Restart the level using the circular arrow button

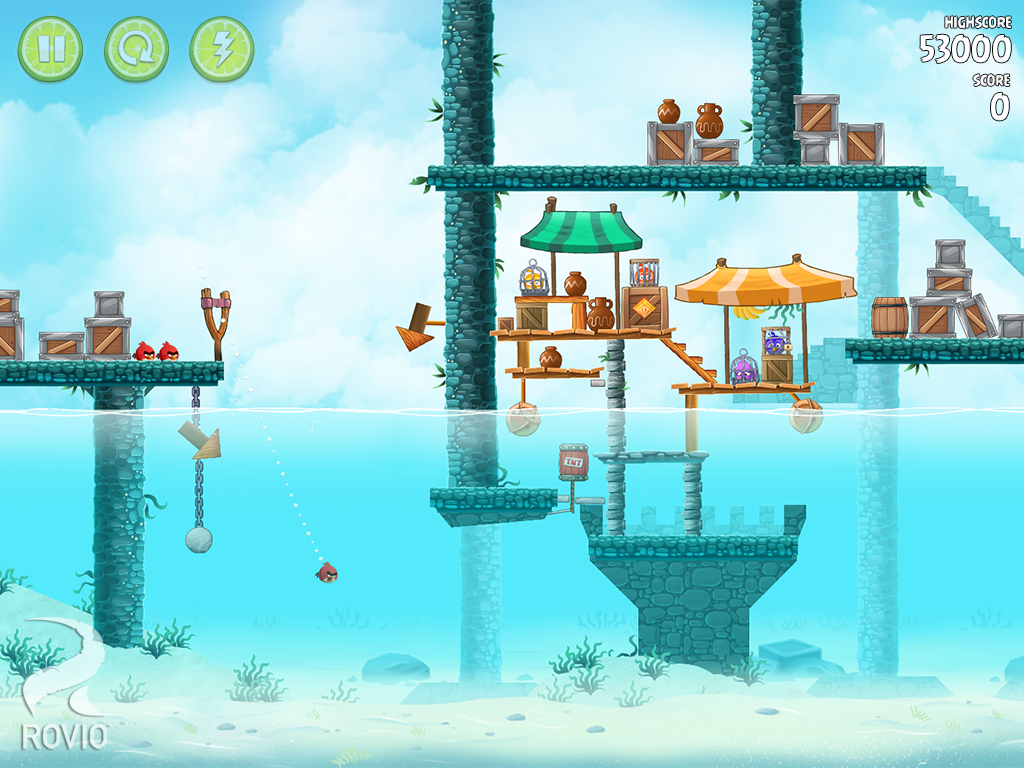(136, 49)
